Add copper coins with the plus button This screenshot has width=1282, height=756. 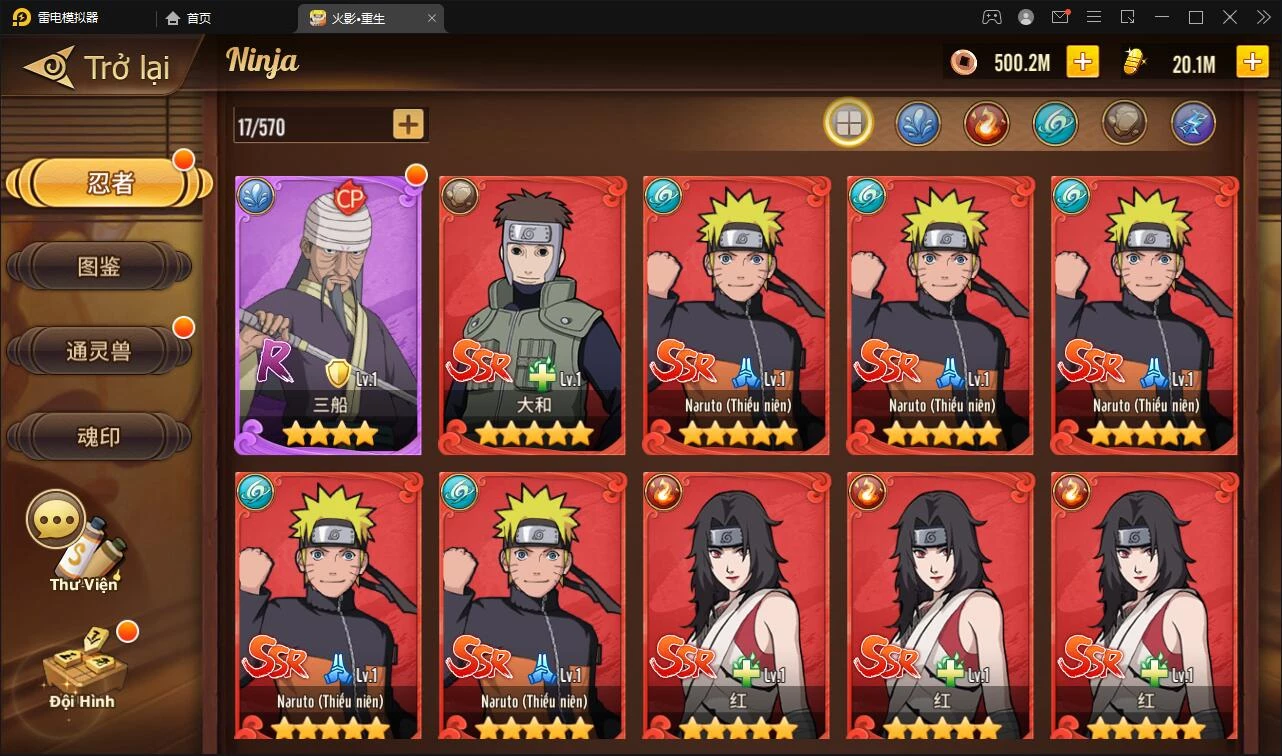point(1082,62)
